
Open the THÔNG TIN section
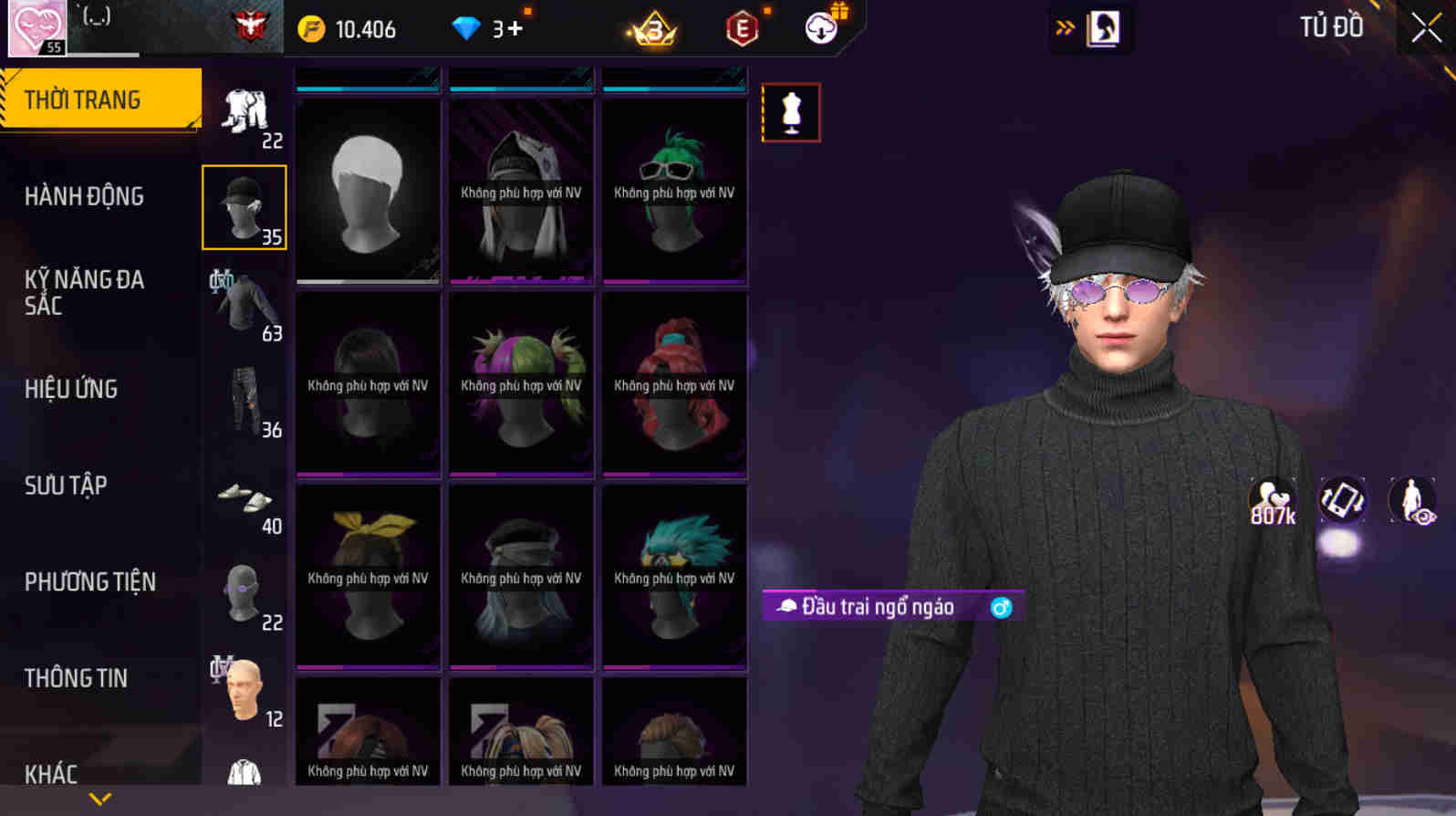pyautogui.click(x=77, y=678)
